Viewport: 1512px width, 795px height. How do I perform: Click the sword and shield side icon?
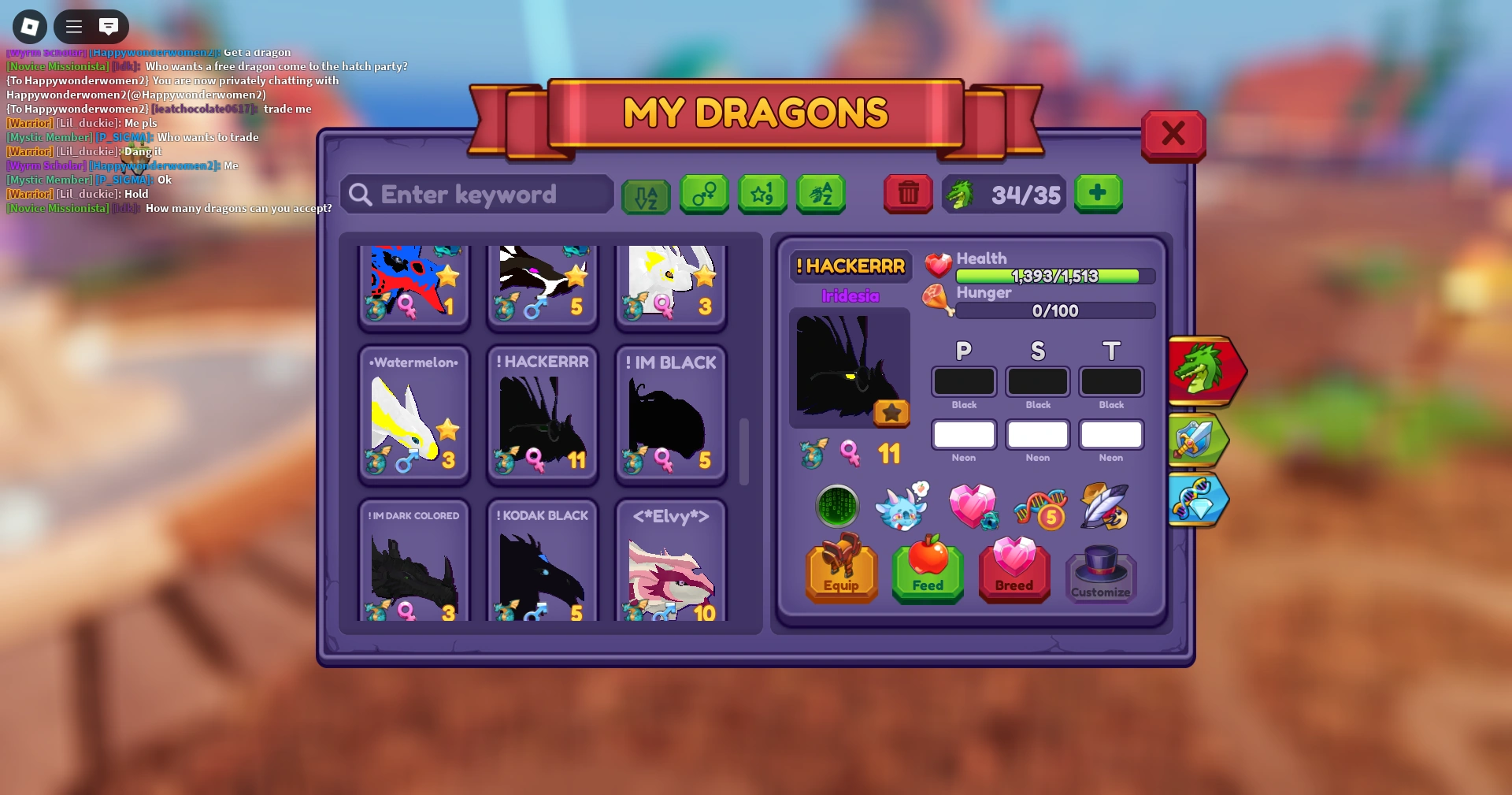pos(1200,440)
